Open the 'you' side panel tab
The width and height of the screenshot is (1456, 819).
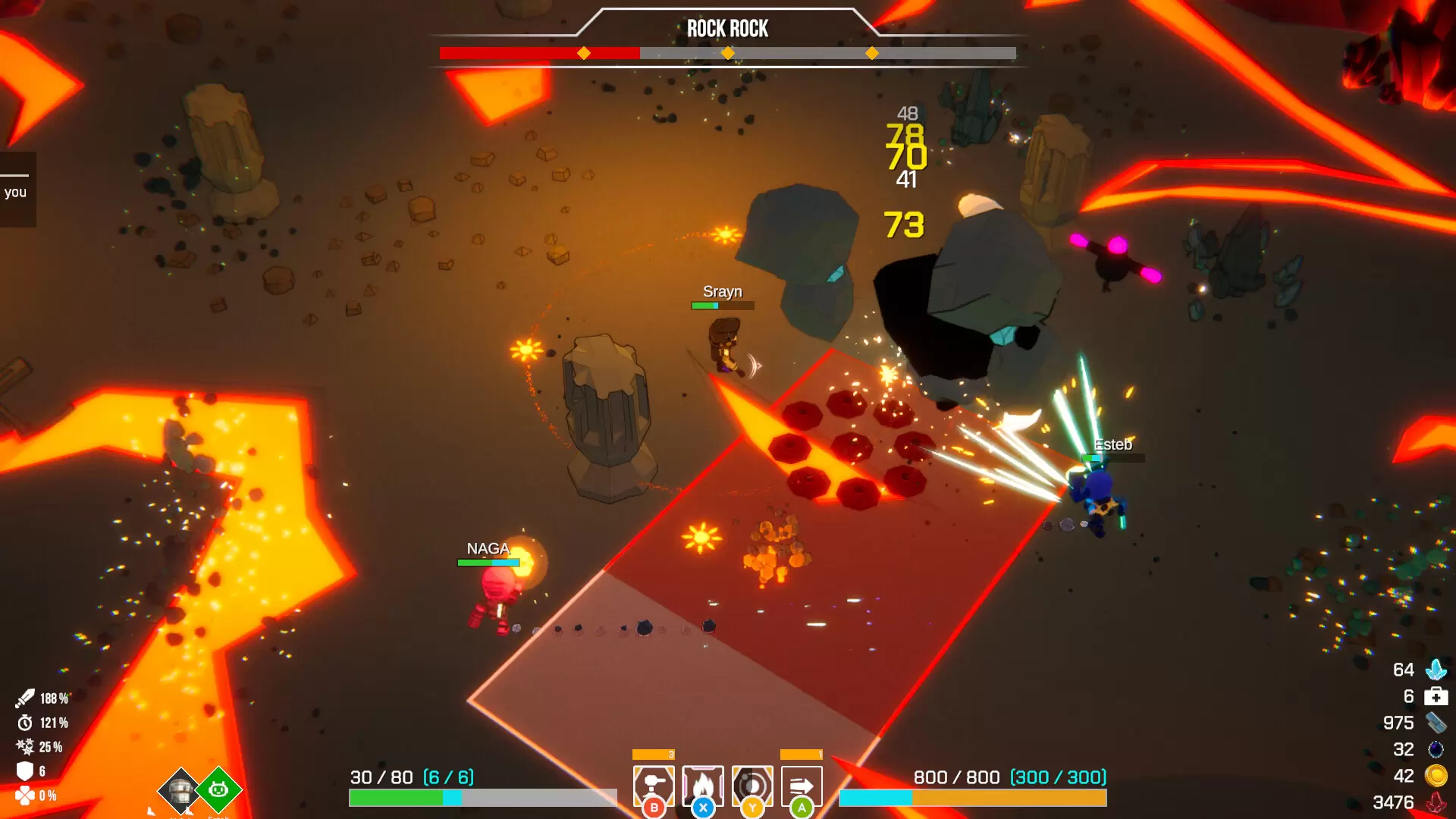tap(17, 191)
